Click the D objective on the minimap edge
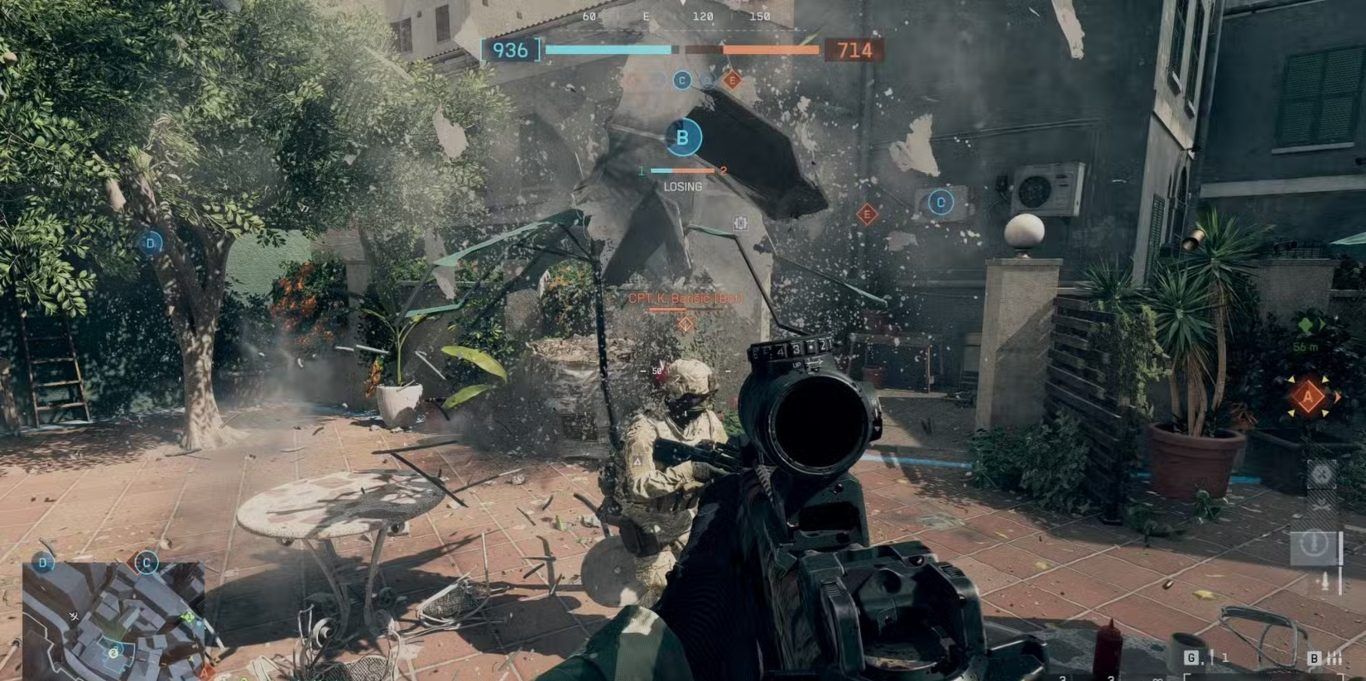Image resolution: width=1366 pixels, height=681 pixels. [42, 563]
